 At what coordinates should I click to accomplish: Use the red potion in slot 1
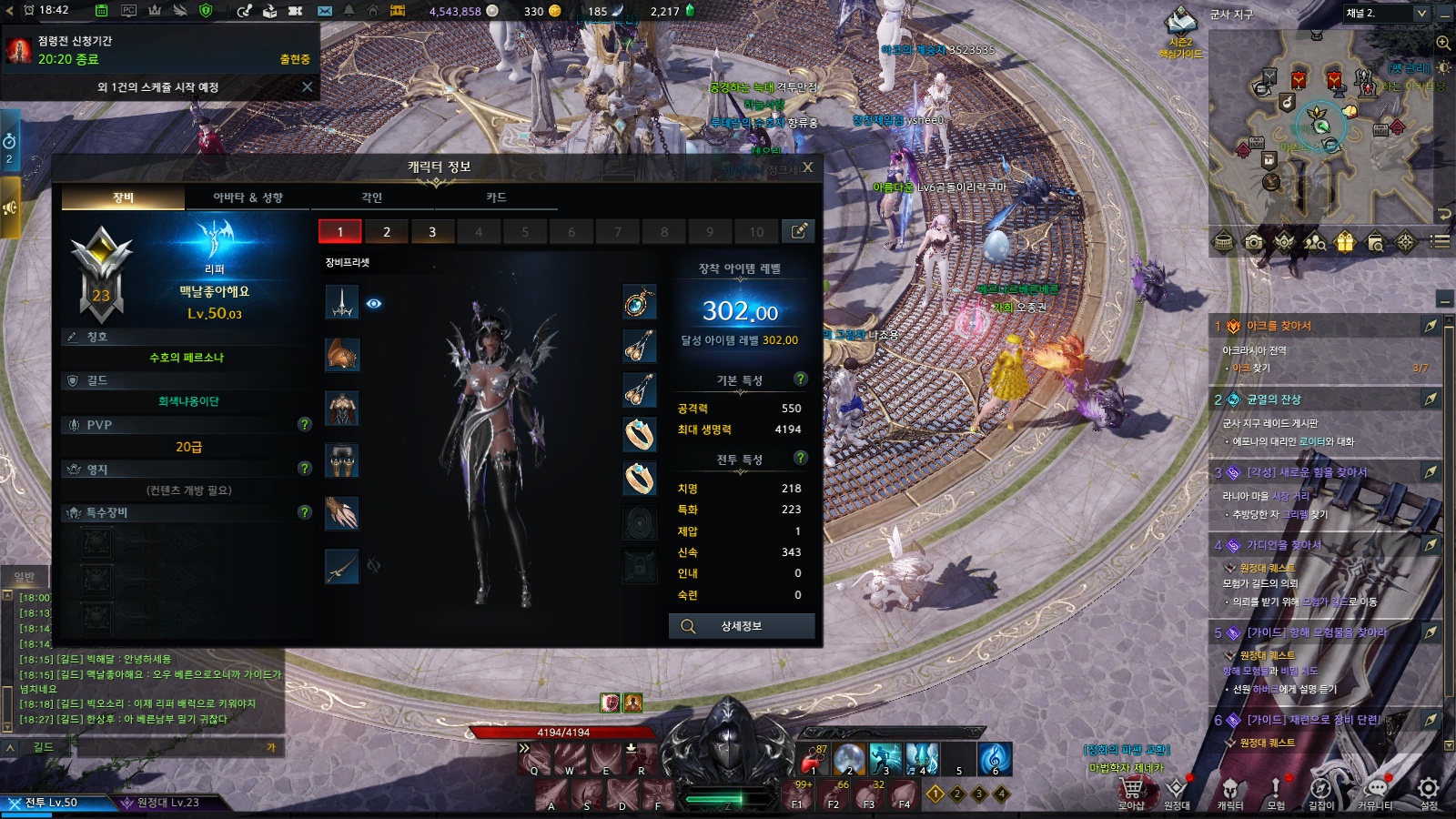point(813,758)
